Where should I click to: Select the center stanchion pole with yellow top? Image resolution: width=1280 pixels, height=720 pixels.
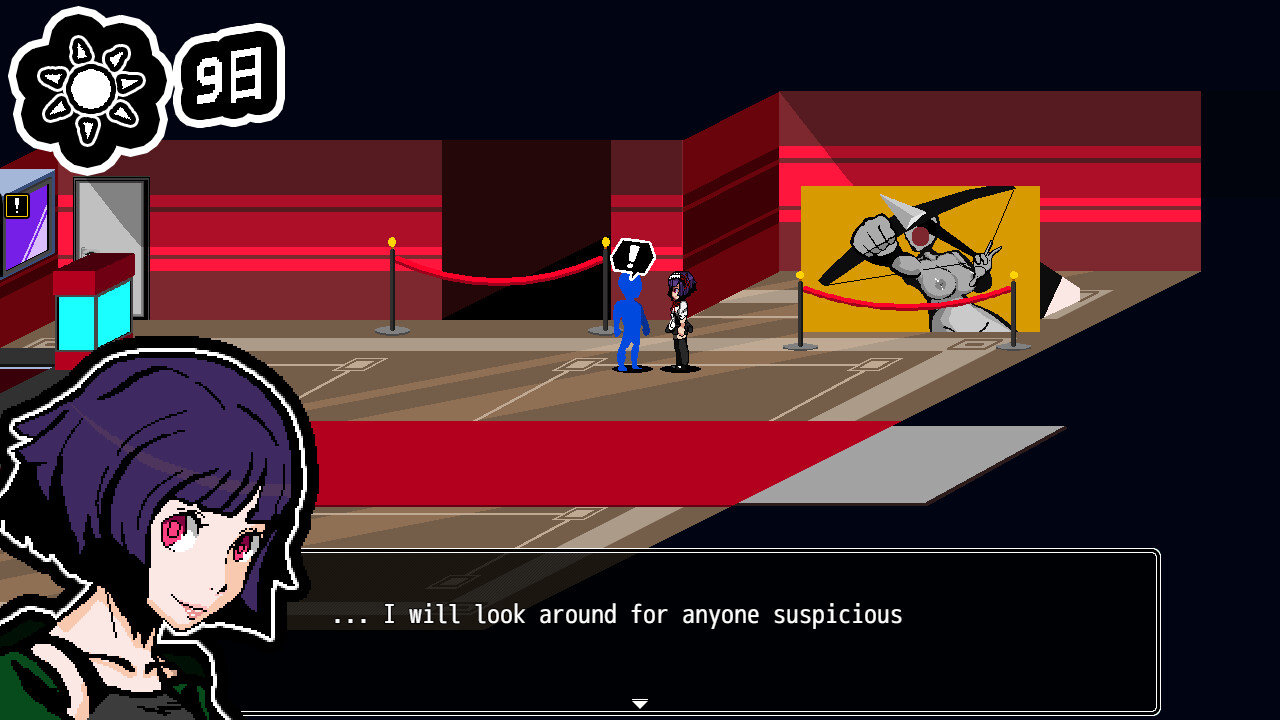click(x=604, y=290)
